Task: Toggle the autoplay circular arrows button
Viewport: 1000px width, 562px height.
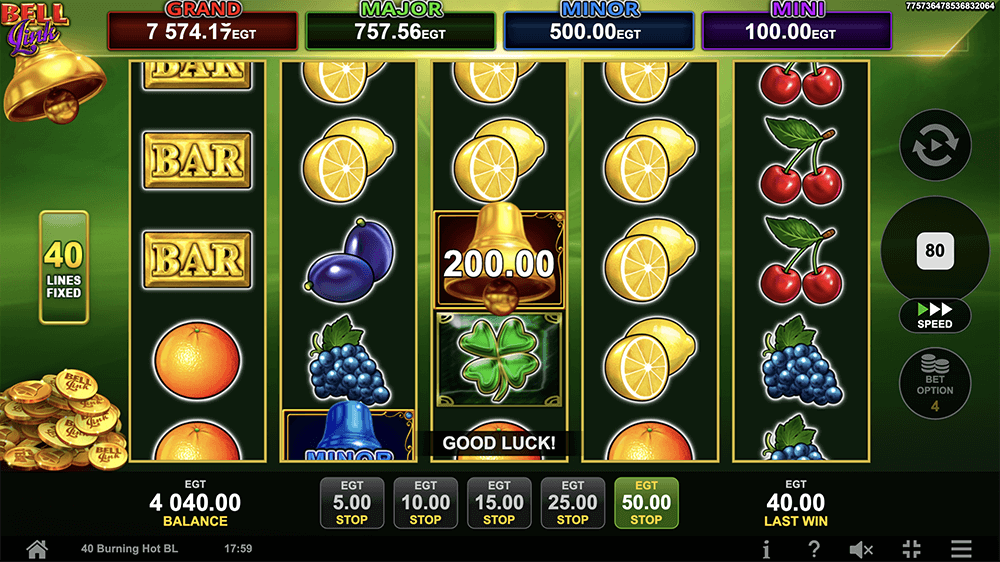Action: (x=935, y=146)
